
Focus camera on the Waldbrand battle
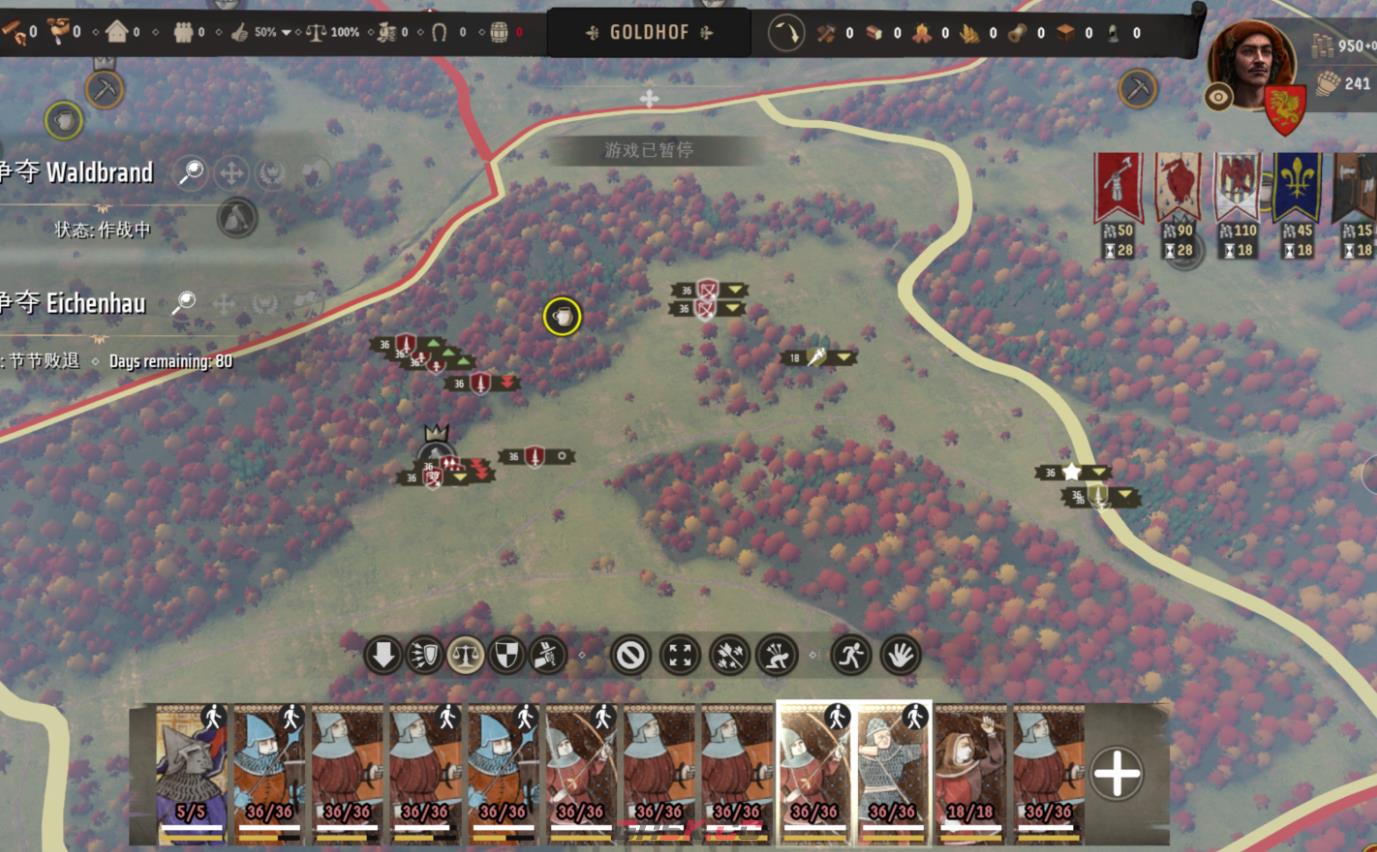pos(191,173)
